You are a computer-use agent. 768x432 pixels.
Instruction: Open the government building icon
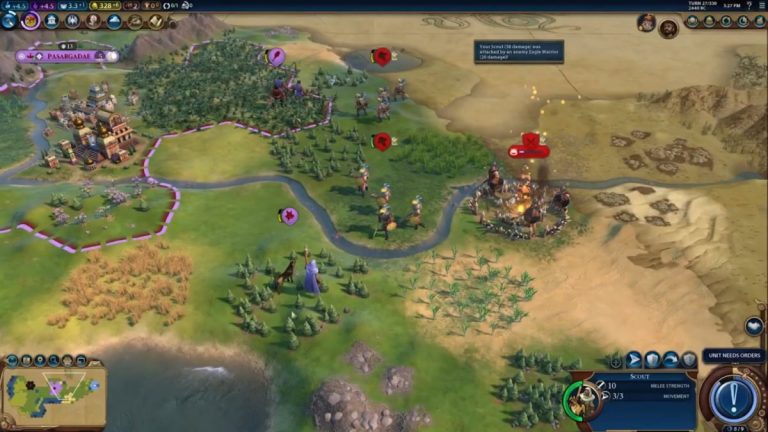click(x=51, y=21)
